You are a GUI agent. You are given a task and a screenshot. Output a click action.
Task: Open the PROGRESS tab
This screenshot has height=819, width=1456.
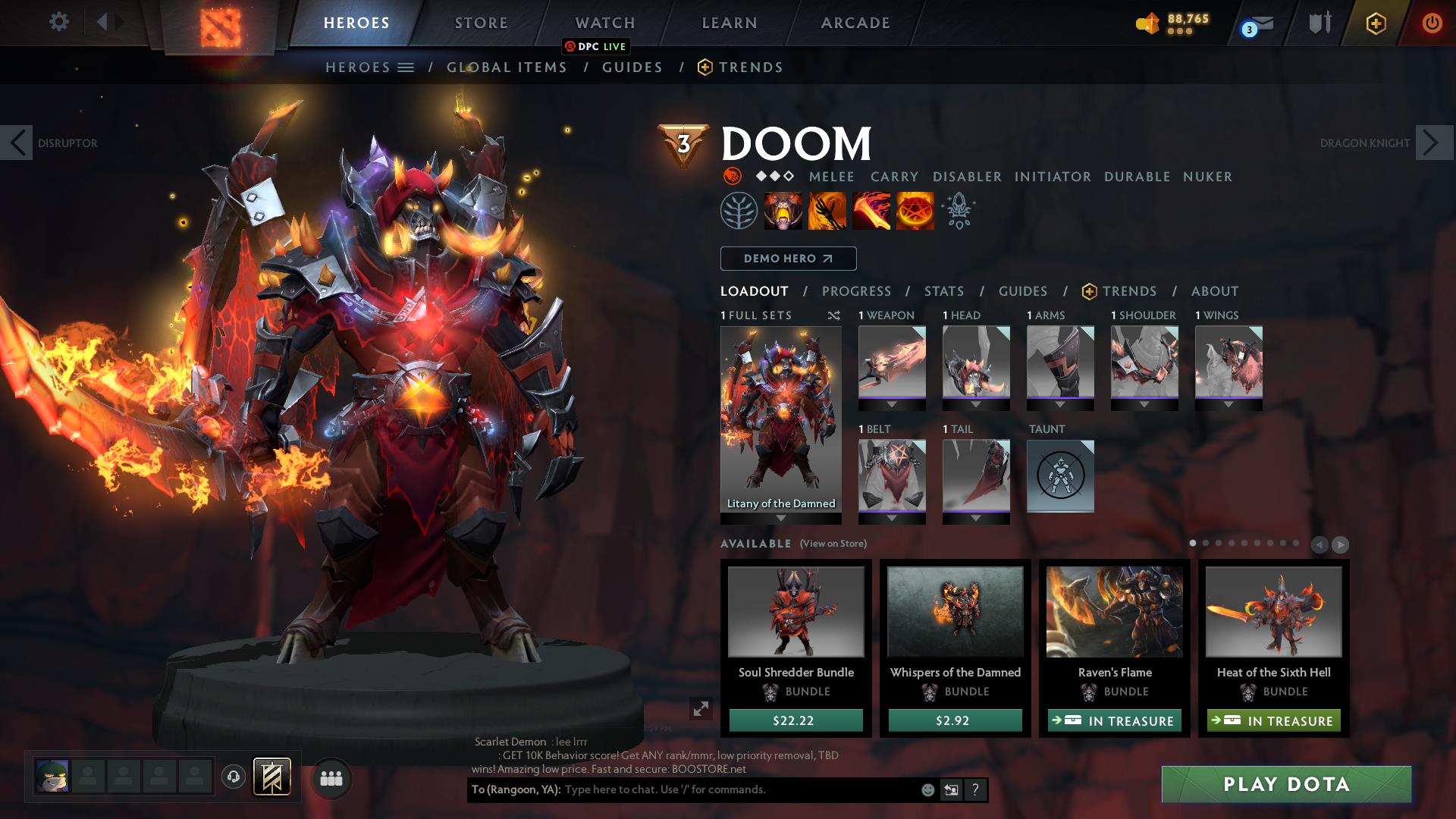point(857,291)
